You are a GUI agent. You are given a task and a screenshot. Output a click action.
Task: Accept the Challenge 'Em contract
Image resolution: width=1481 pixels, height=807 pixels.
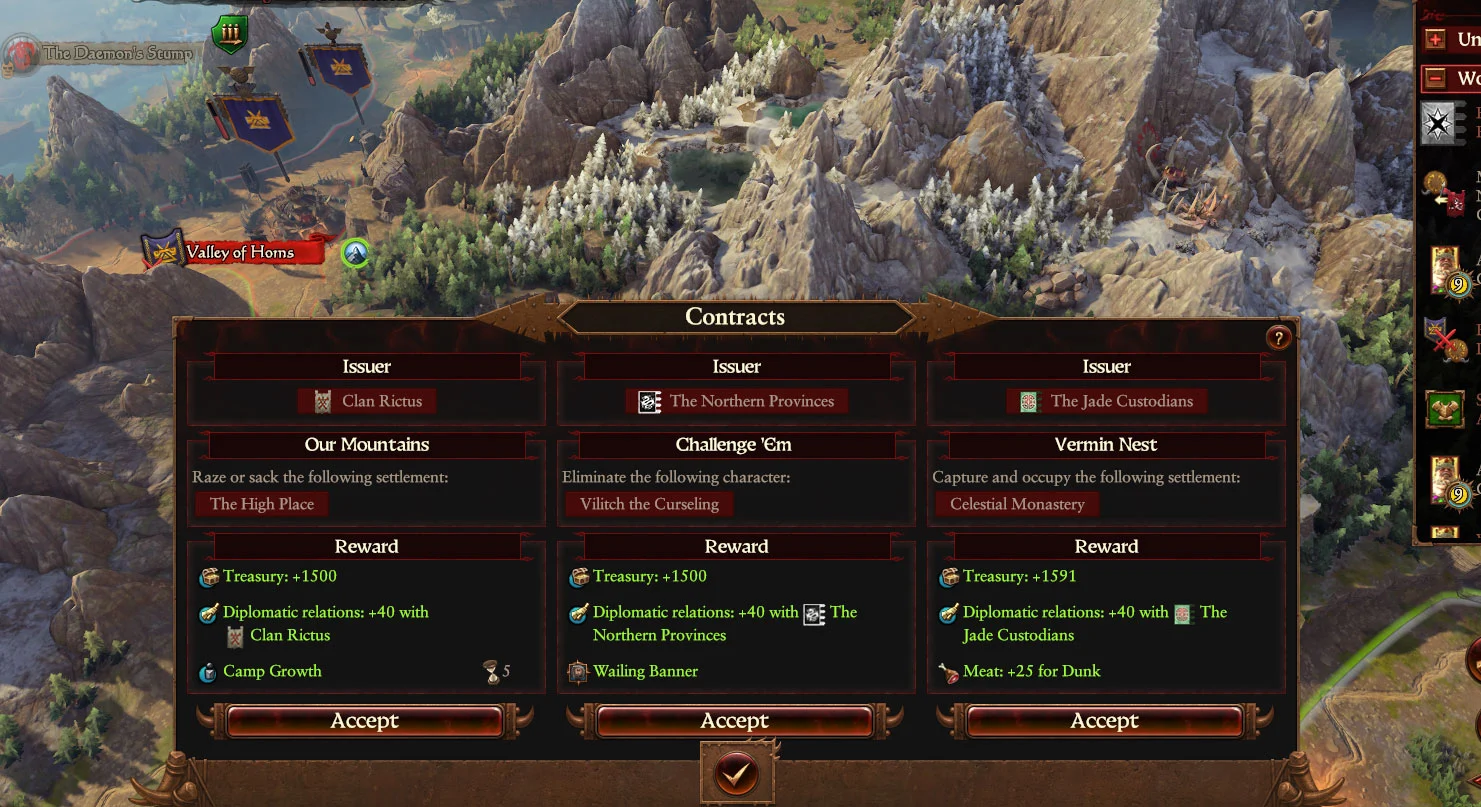735,721
